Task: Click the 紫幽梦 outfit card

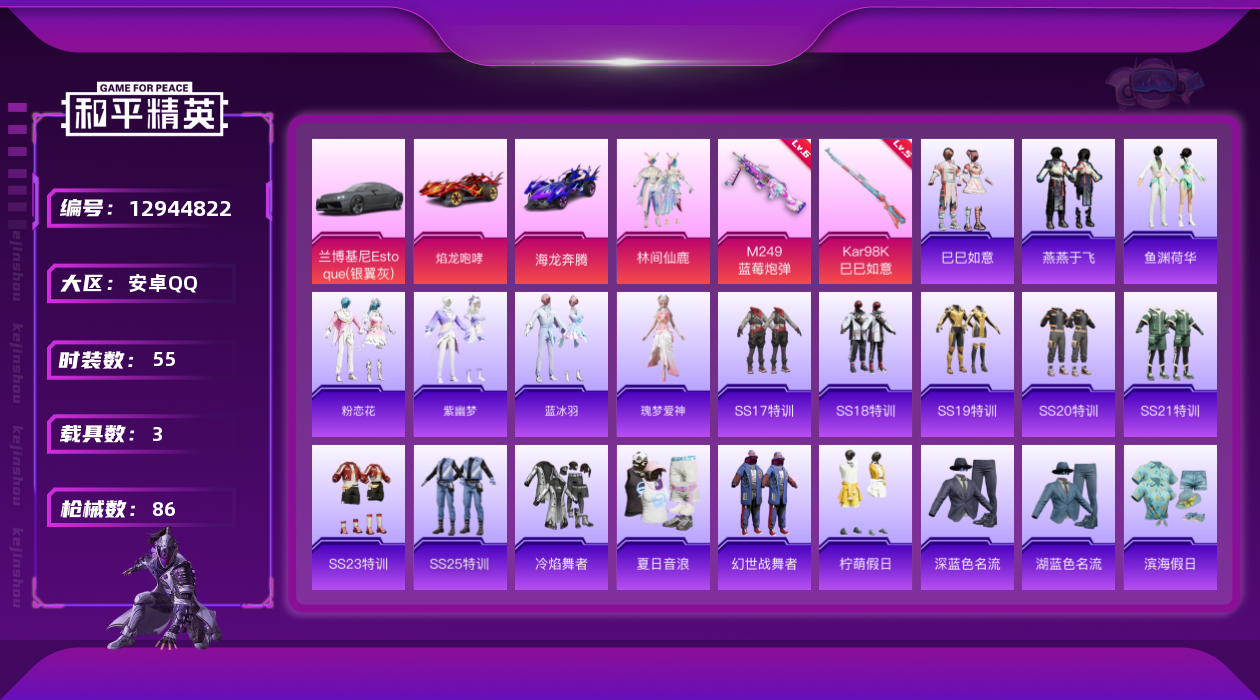Action: pyautogui.click(x=460, y=364)
